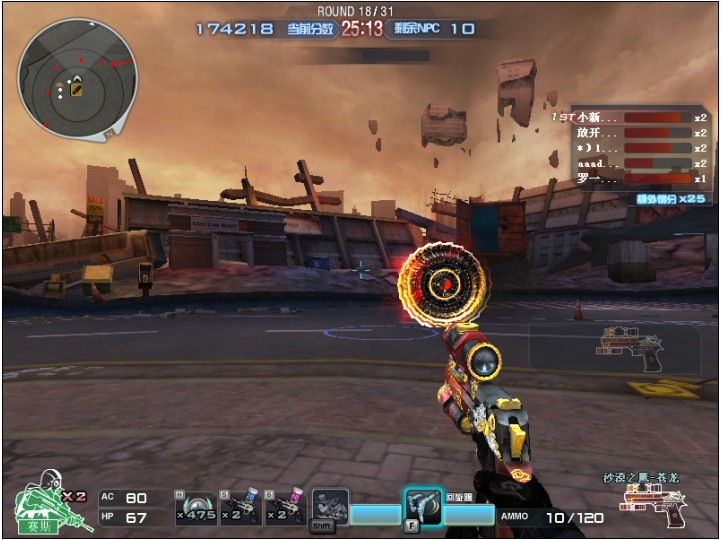
Task: Select the item slot showing x475
Action: coord(196,507)
